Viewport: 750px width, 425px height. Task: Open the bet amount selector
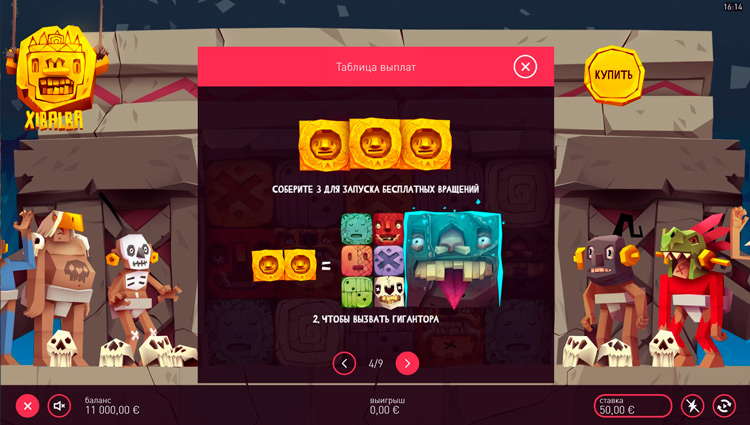tap(634, 405)
